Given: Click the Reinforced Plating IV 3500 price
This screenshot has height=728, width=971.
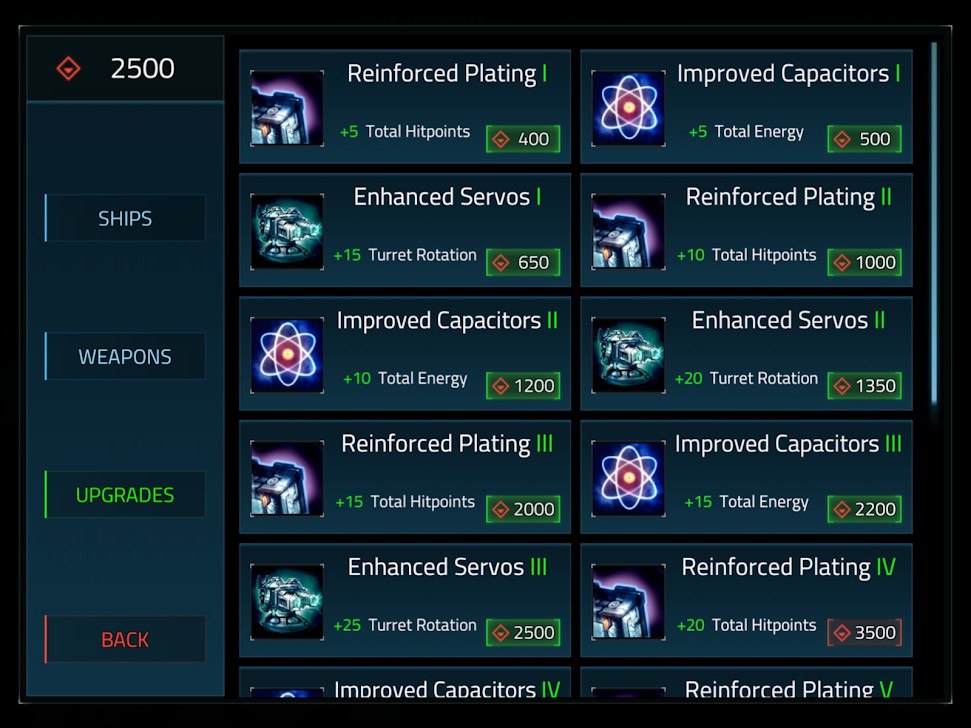Looking at the screenshot, I should click(864, 632).
